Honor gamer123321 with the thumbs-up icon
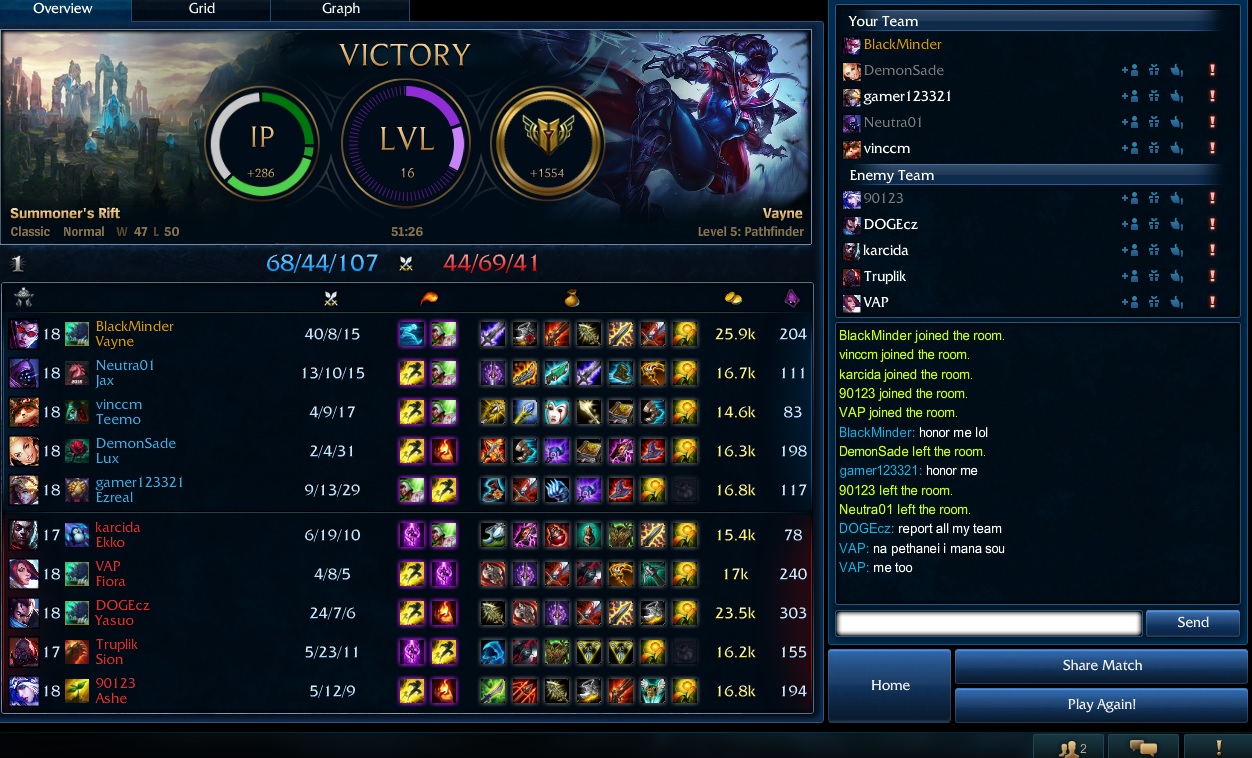 pyautogui.click(x=1177, y=97)
